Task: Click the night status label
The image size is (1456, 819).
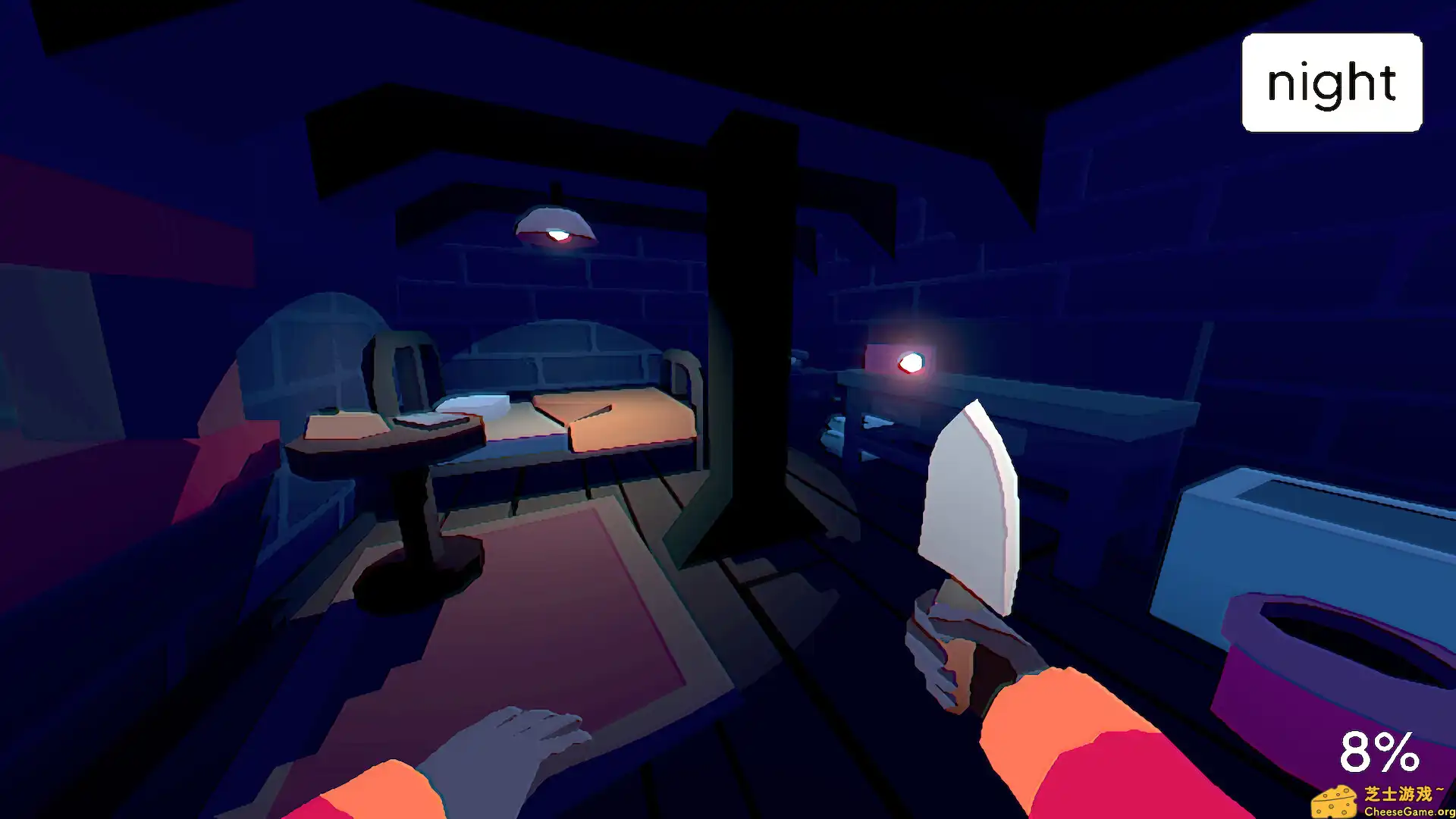Action: [1331, 83]
